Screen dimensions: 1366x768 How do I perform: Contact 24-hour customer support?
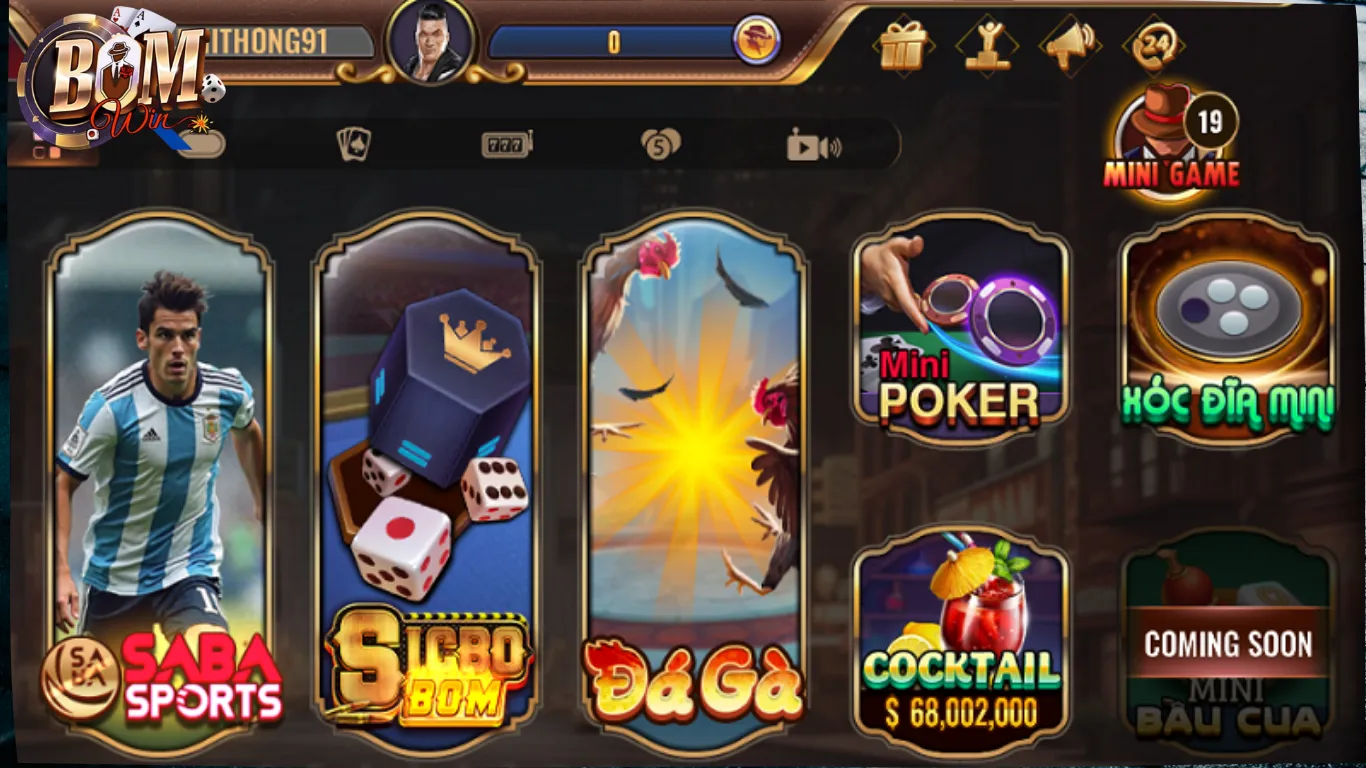1152,44
